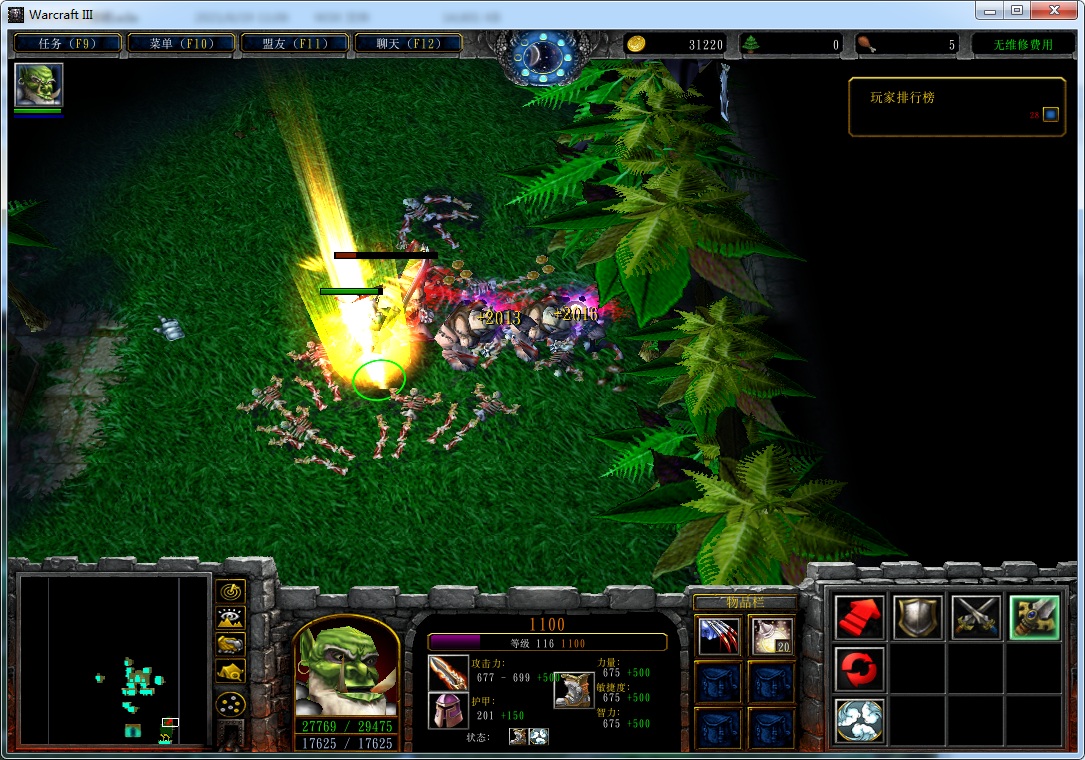Open the formation movement toggle button
The width and height of the screenshot is (1085, 760).
pos(231,703)
